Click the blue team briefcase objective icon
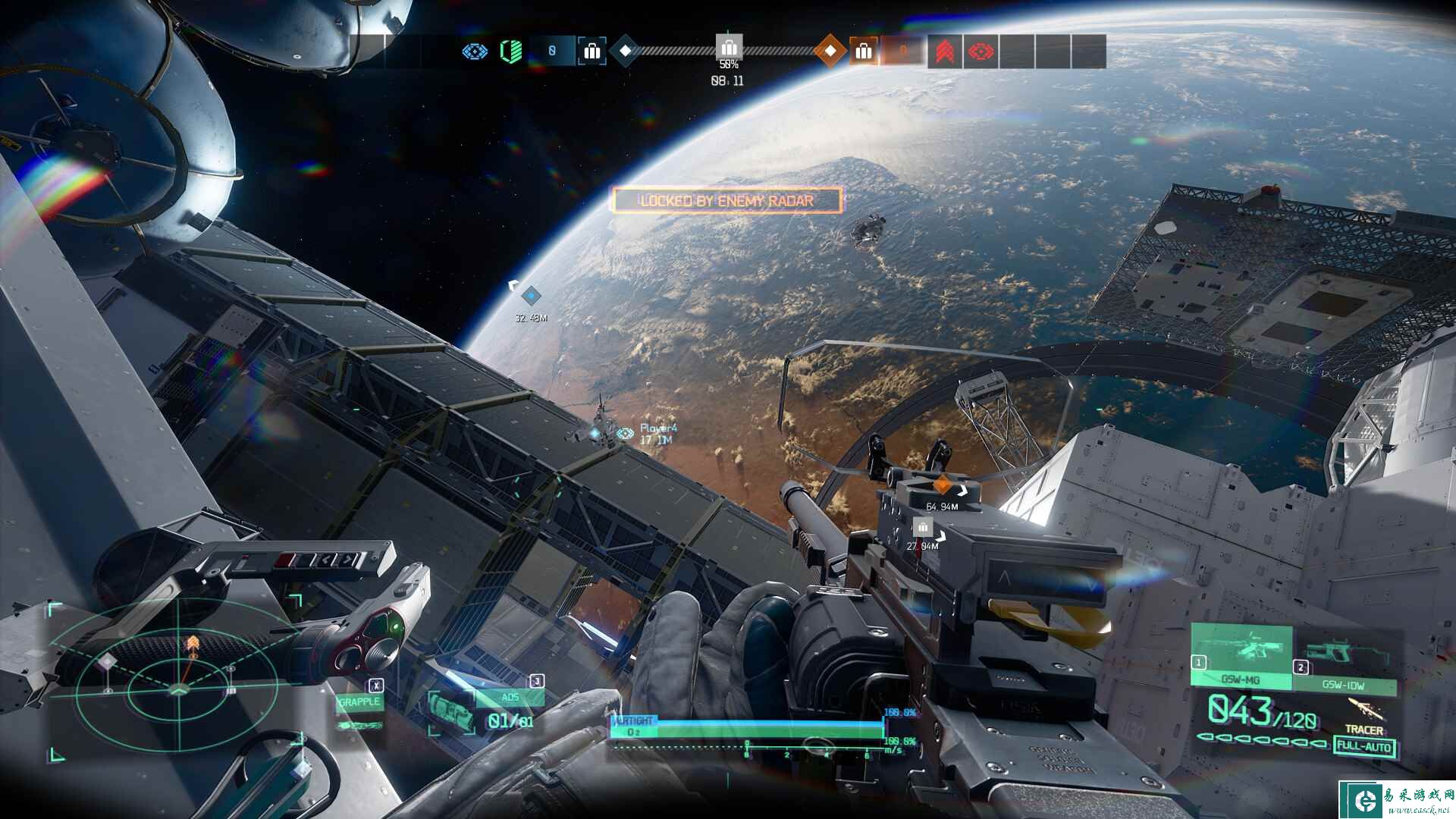1456x819 pixels. click(x=591, y=52)
